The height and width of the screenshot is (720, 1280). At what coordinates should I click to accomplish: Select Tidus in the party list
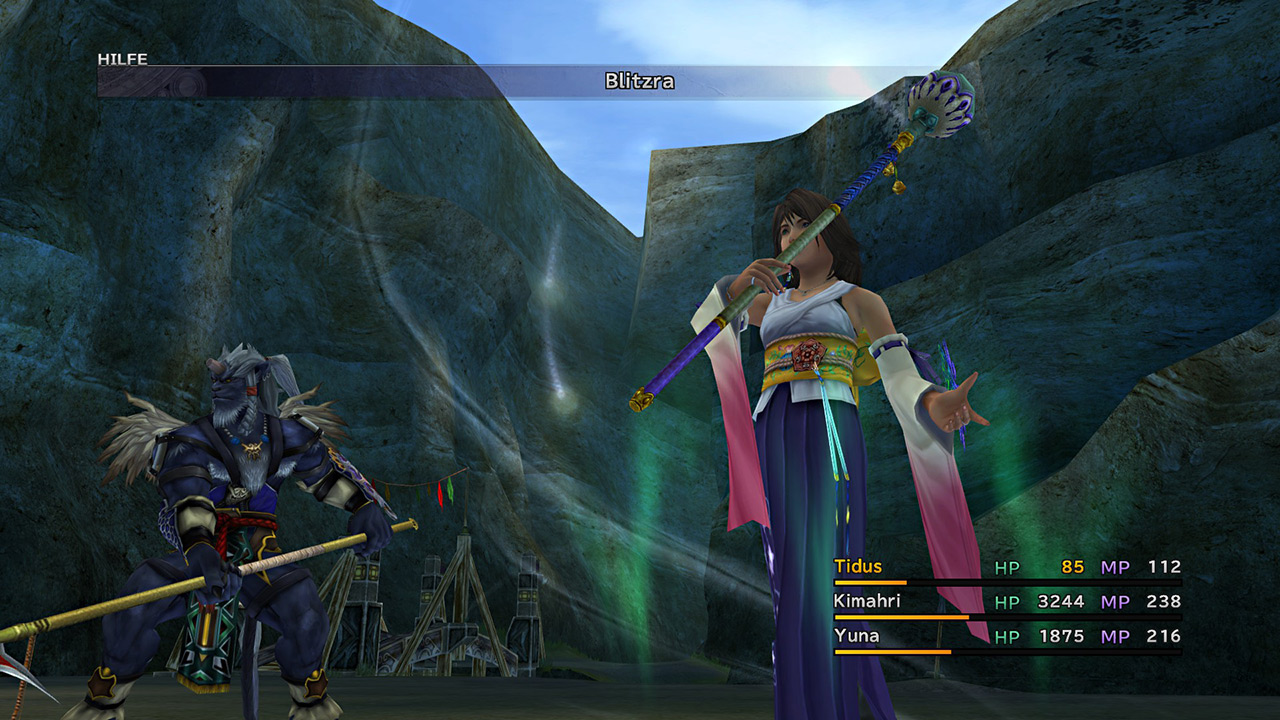click(858, 567)
